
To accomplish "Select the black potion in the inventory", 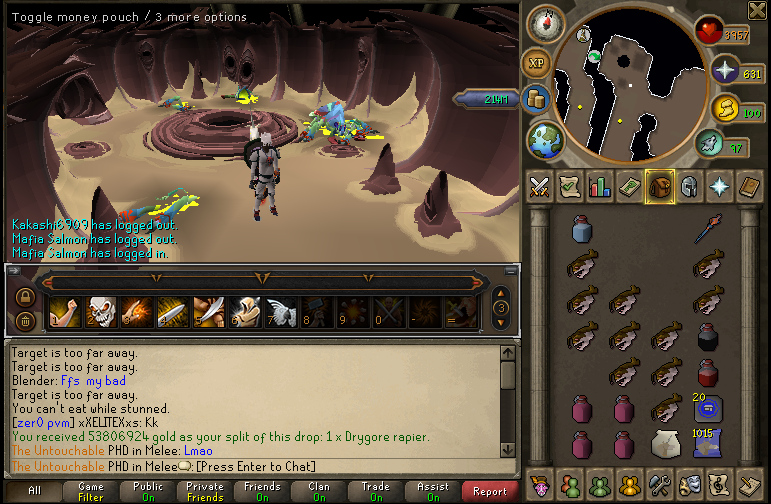I will 709,336.
